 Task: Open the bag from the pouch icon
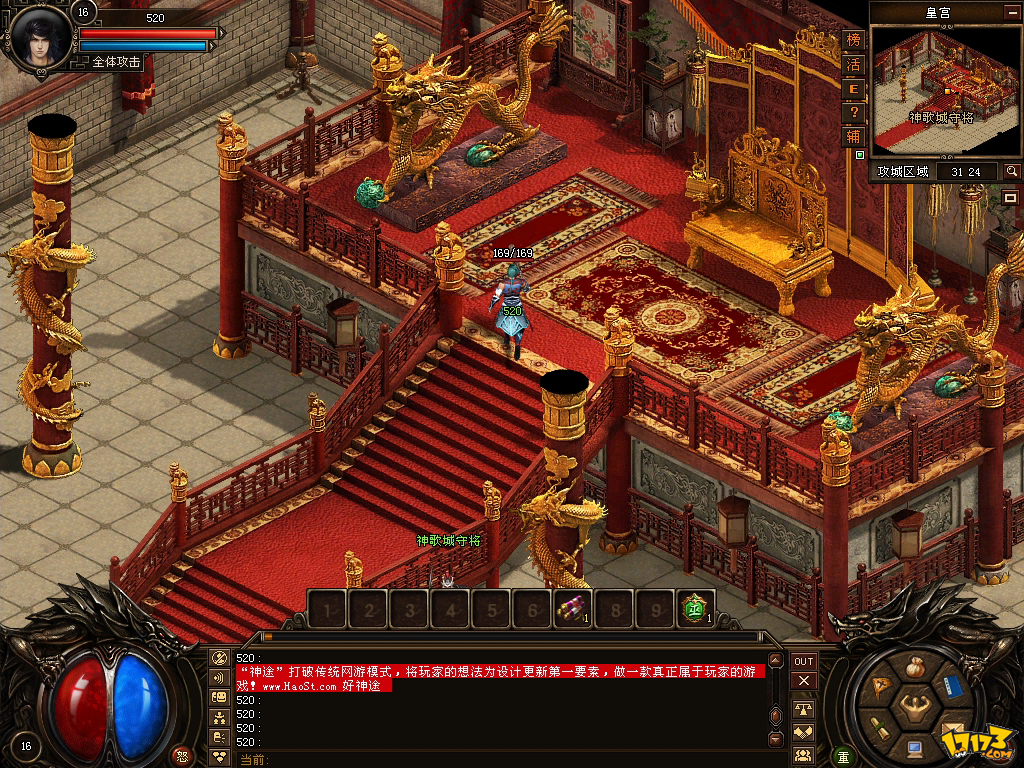[914, 668]
